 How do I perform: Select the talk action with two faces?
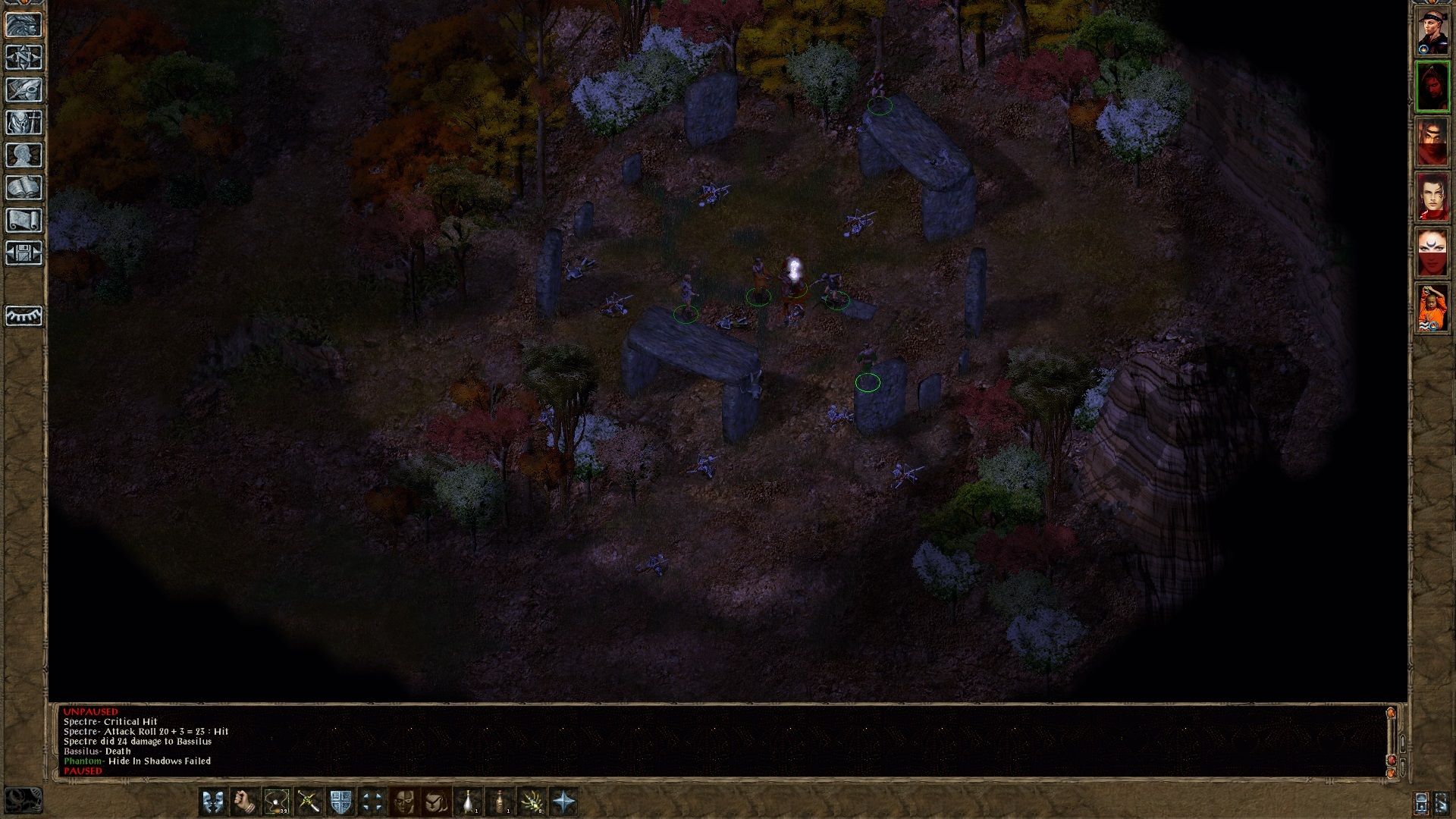click(213, 802)
